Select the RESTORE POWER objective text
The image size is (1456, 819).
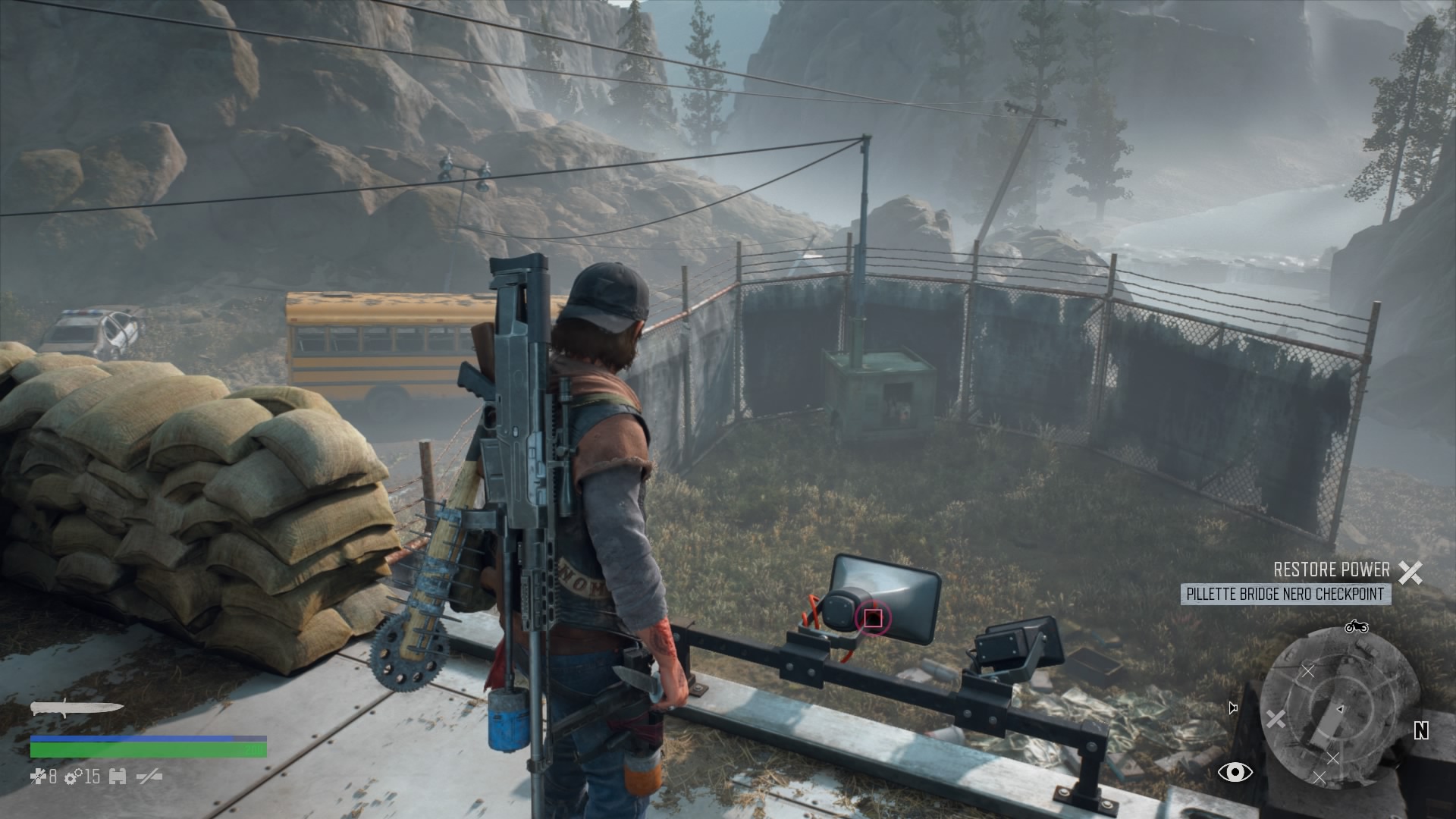tap(1331, 568)
